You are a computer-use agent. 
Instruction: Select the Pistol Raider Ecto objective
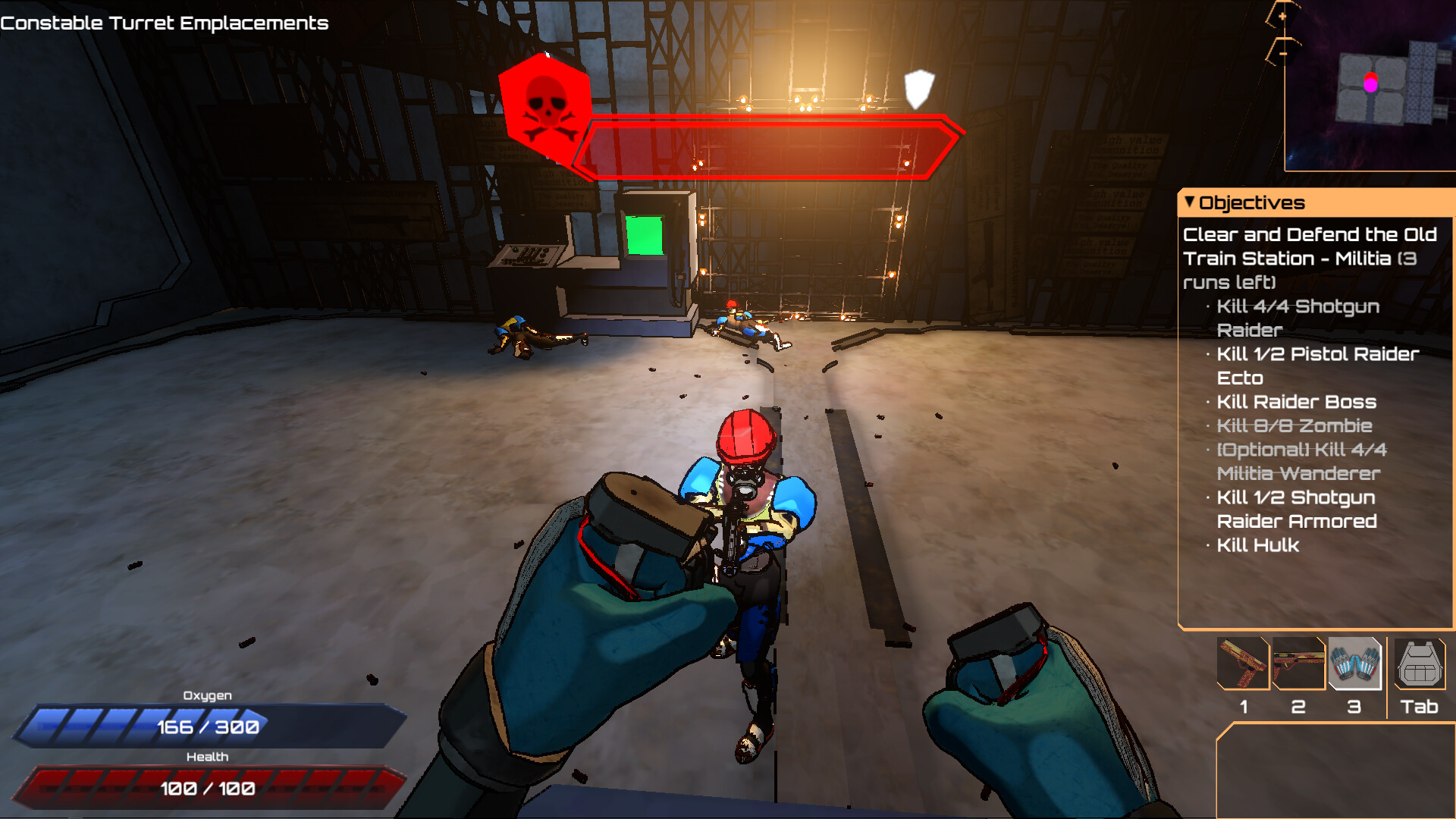(x=1317, y=366)
